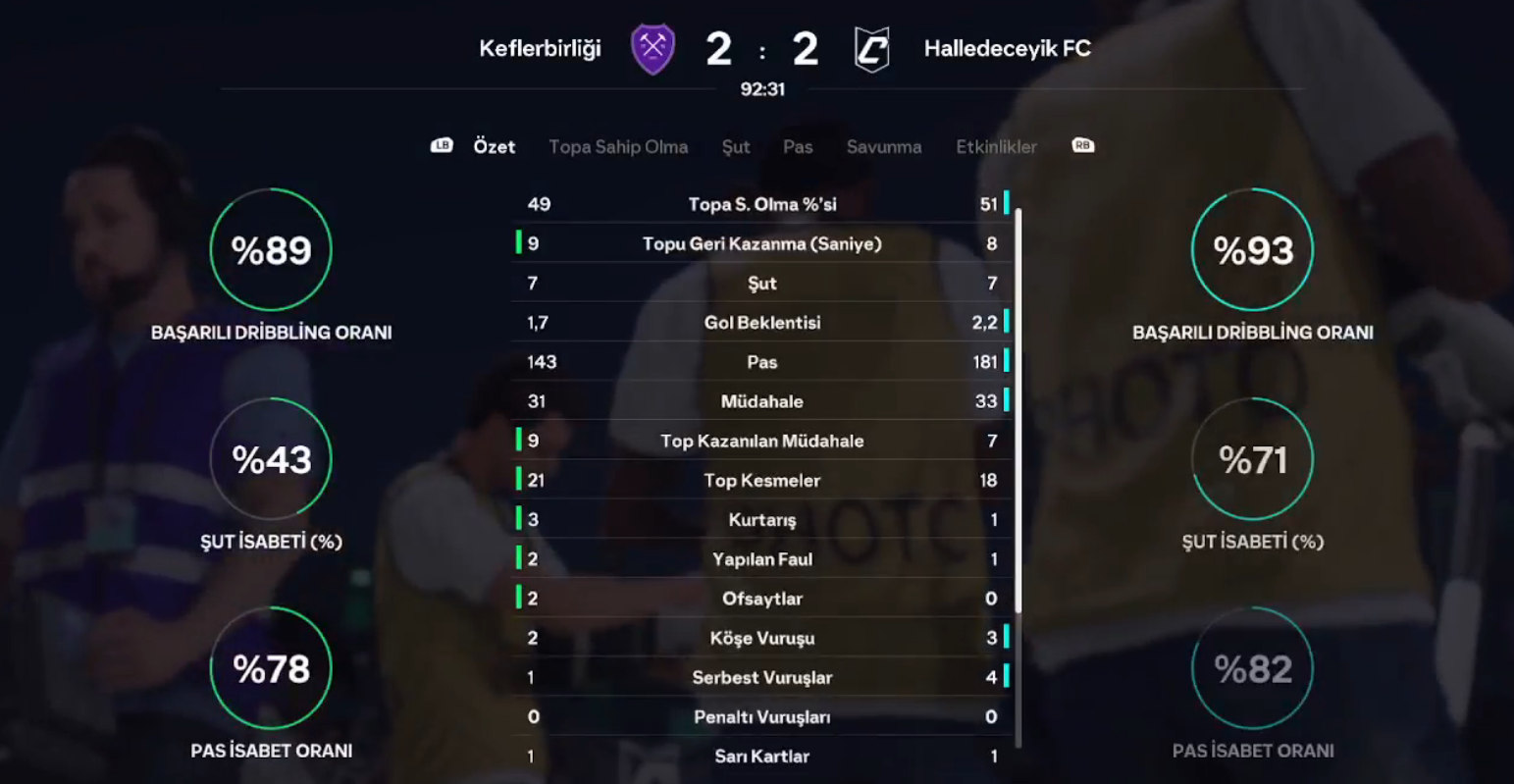Switch to the Savunma tab

pos(884,147)
